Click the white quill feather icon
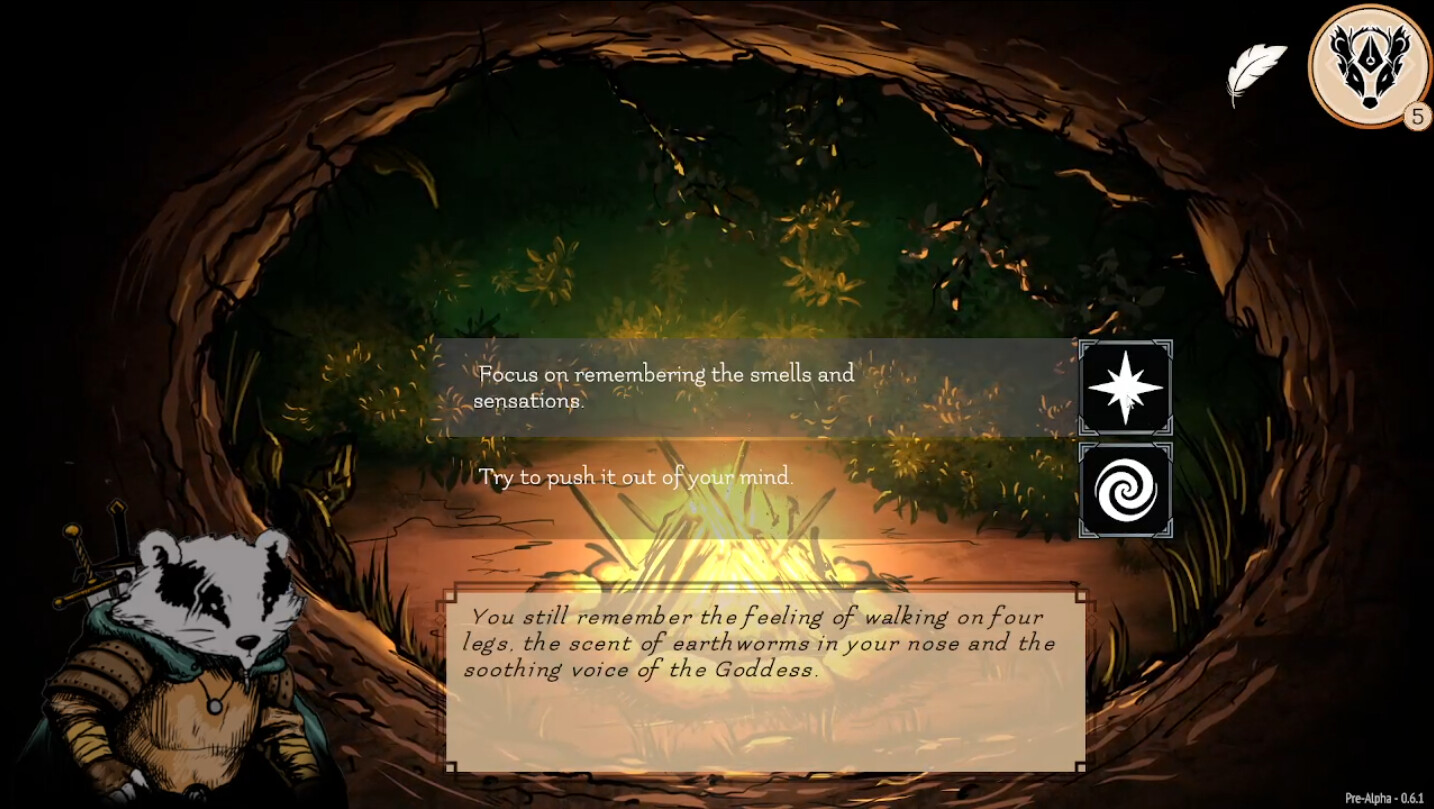This screenshot has width=1434, height=809. pyautogui.click(x=1258, y=66)
